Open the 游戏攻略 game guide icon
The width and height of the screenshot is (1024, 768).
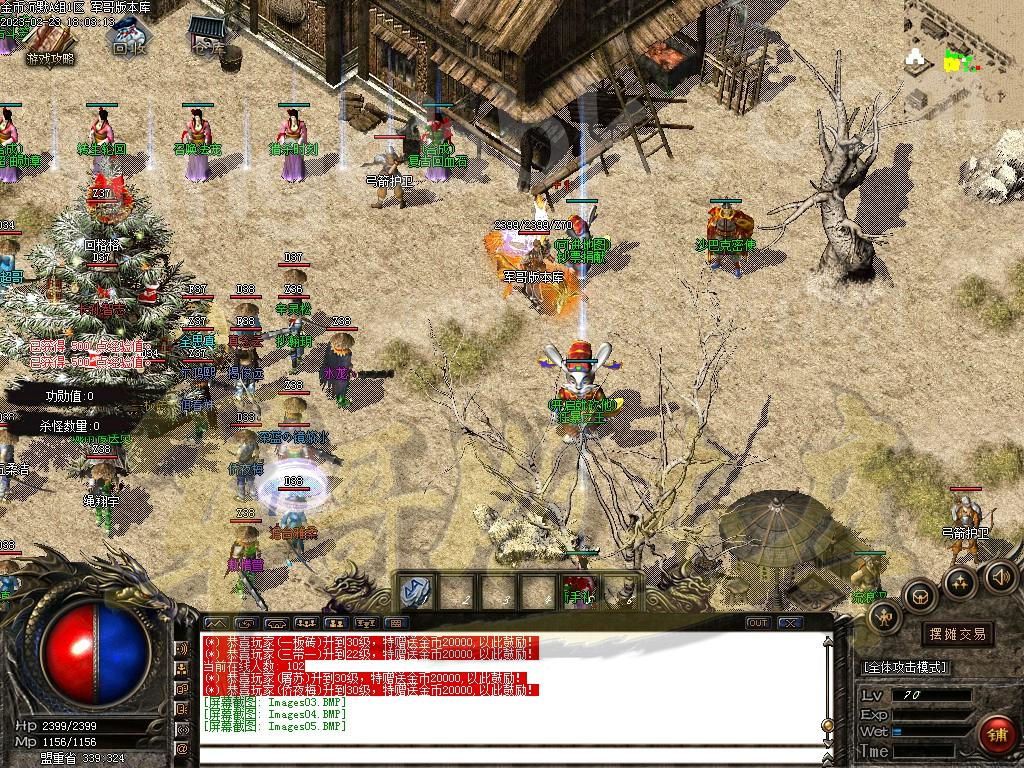pyautogui.click(x=49, y=43)
